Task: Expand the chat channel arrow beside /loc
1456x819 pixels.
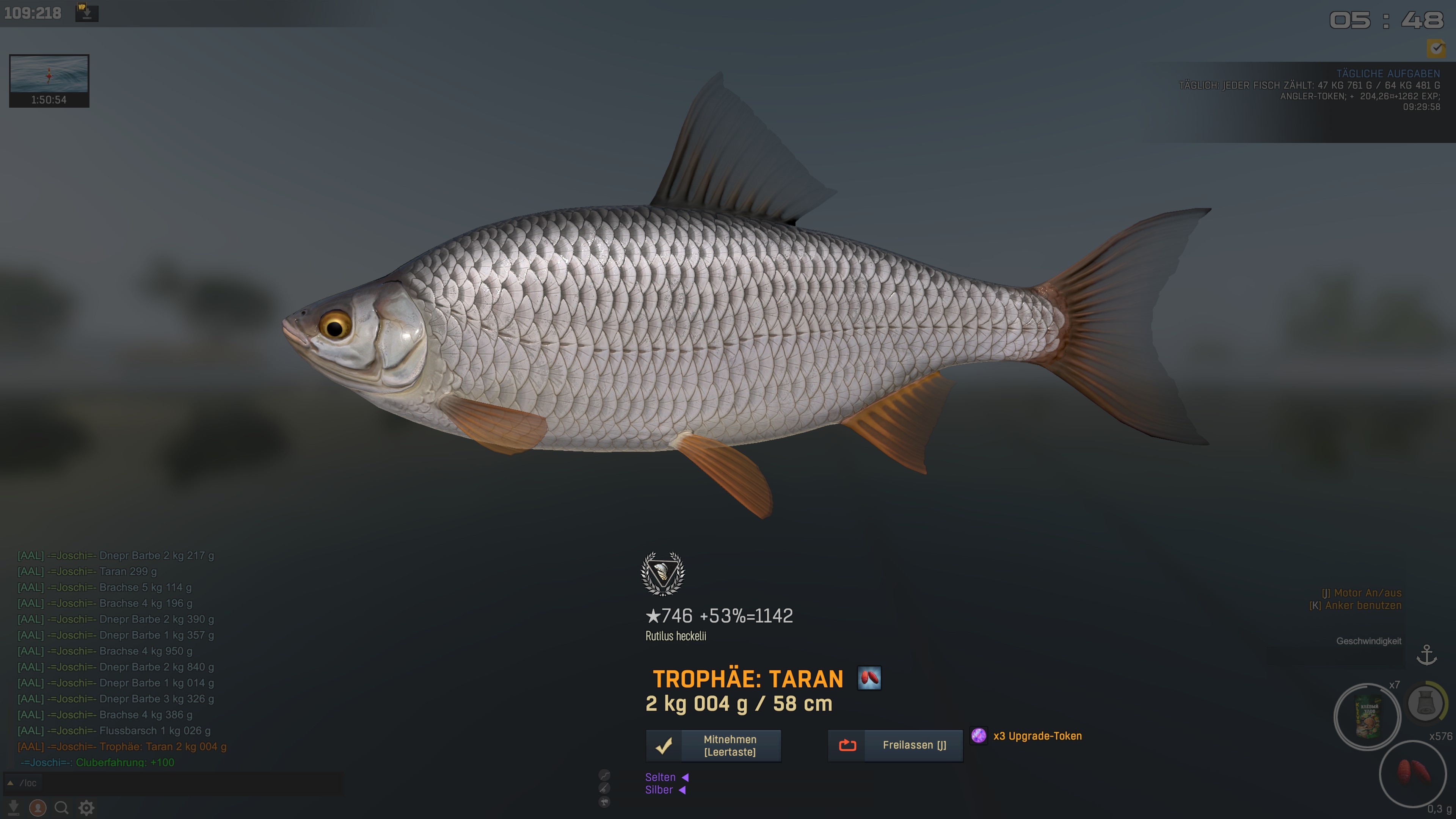Action: tap(10, 783)
